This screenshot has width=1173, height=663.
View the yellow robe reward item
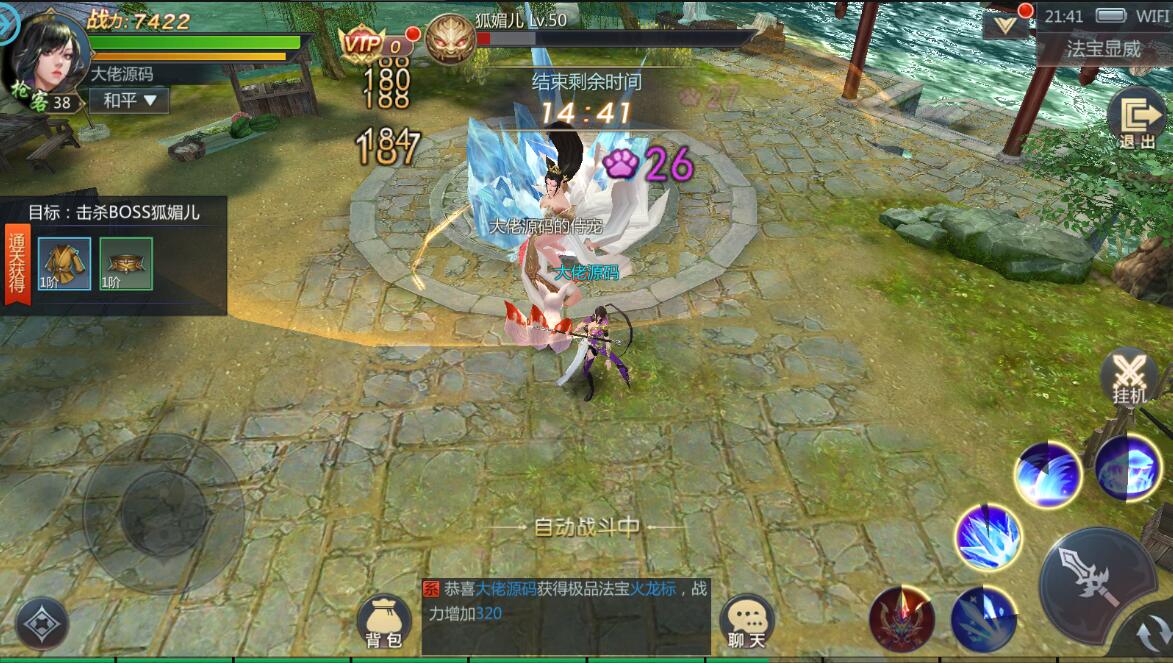(x=65, y=263)
